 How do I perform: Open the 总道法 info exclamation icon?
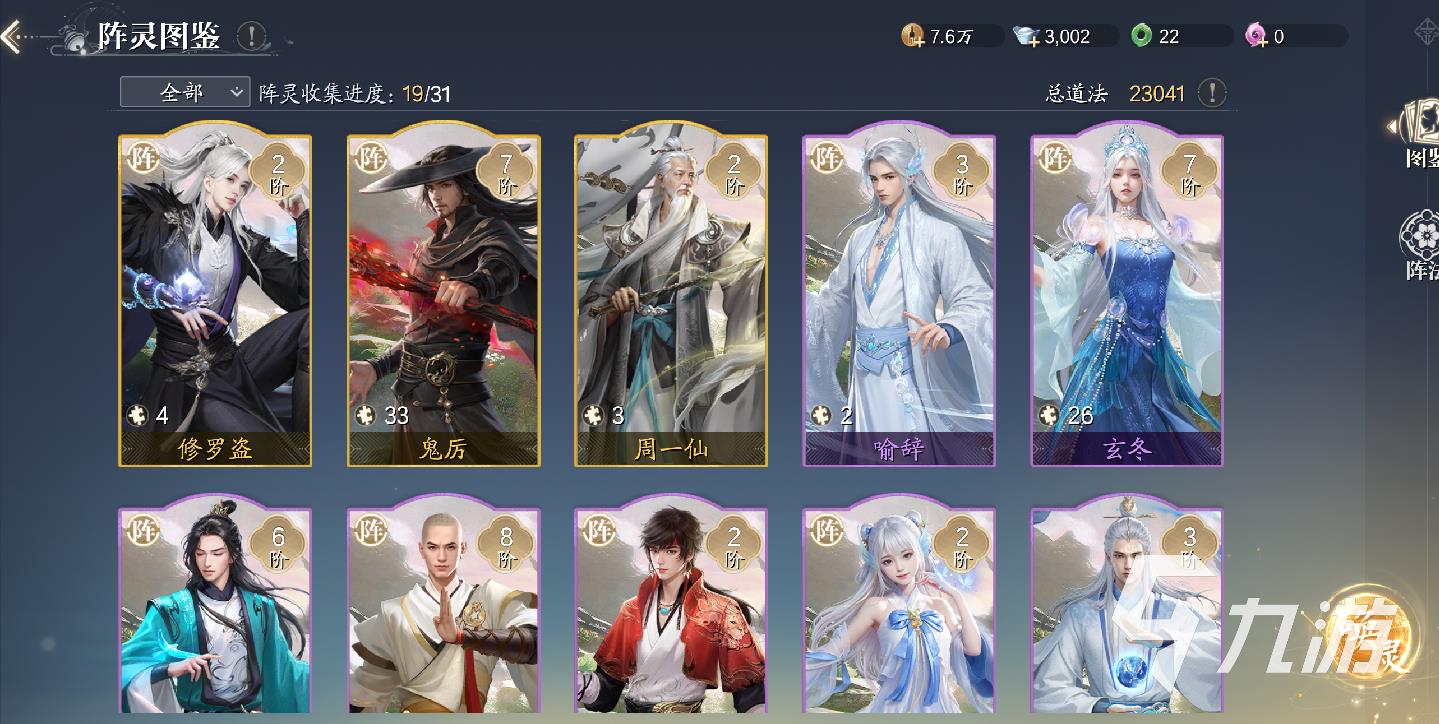point(1213,93)
